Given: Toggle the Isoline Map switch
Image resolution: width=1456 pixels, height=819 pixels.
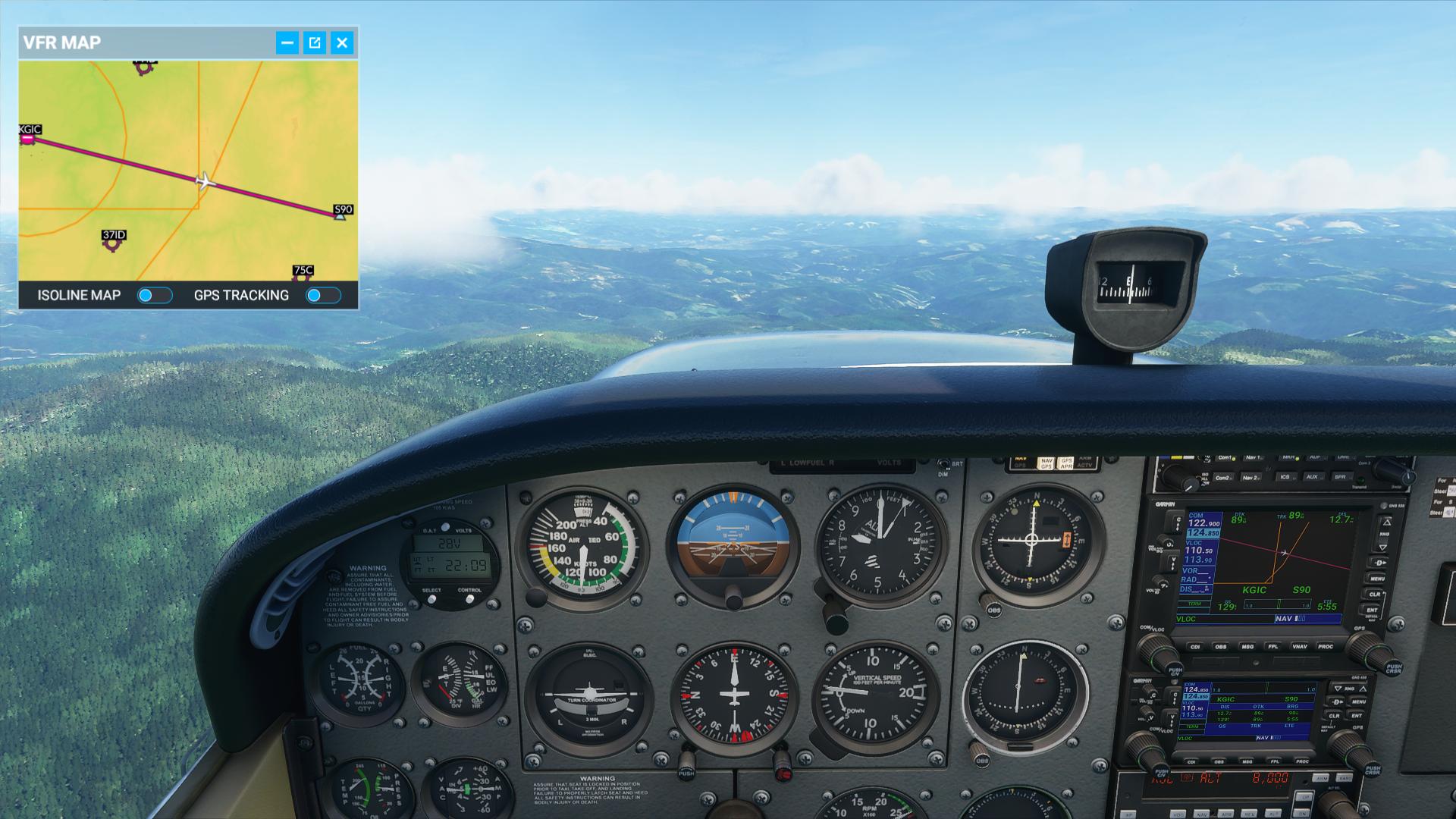Looking at the screenshot, I should [155, 295].
